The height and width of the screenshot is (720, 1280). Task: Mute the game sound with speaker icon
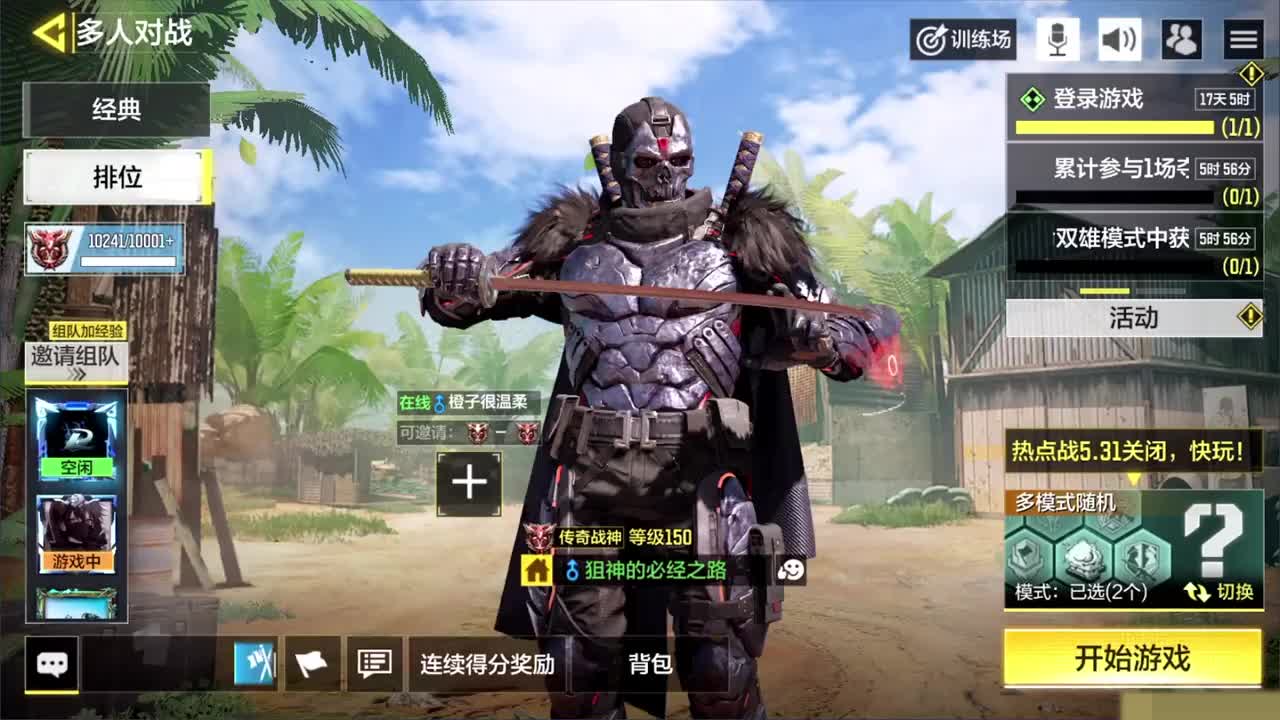tap(1120, 40)
